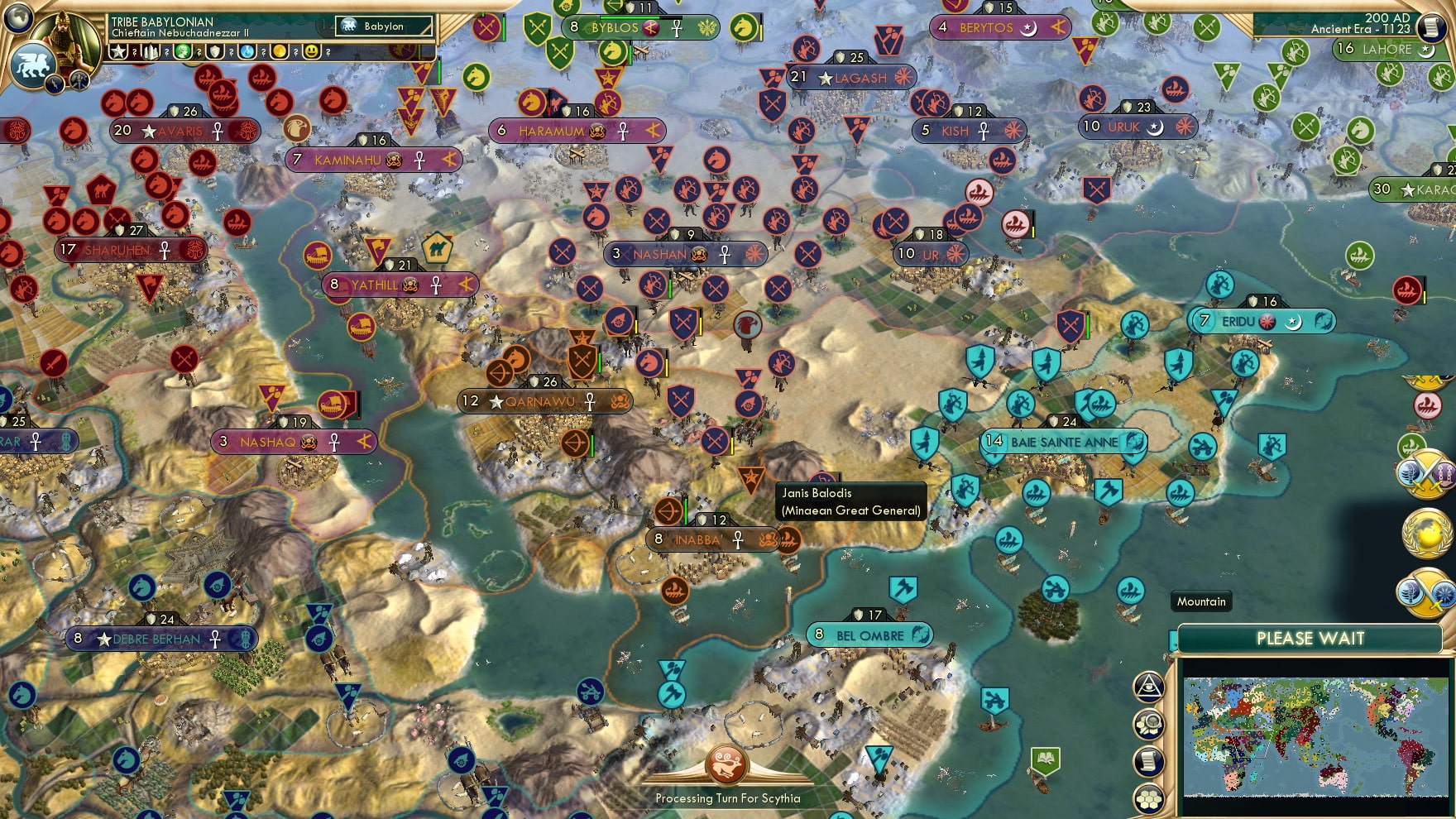Open the culture star icon in the top bar
Viewport: 1456px width, 819px height.
(x=119, y=51)
